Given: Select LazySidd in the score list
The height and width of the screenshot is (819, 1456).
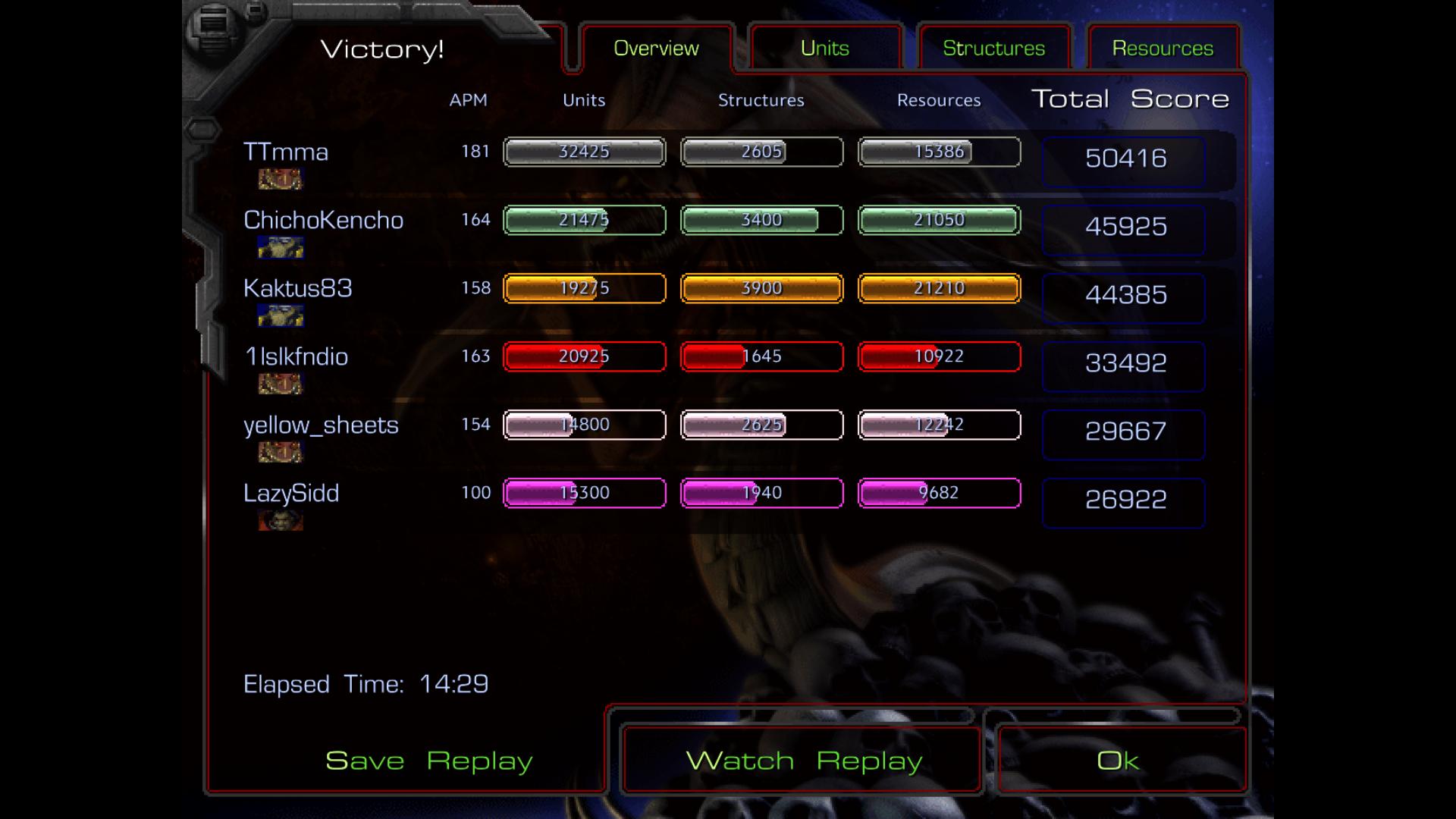Looking at the screenshot, I should (291, 493).
